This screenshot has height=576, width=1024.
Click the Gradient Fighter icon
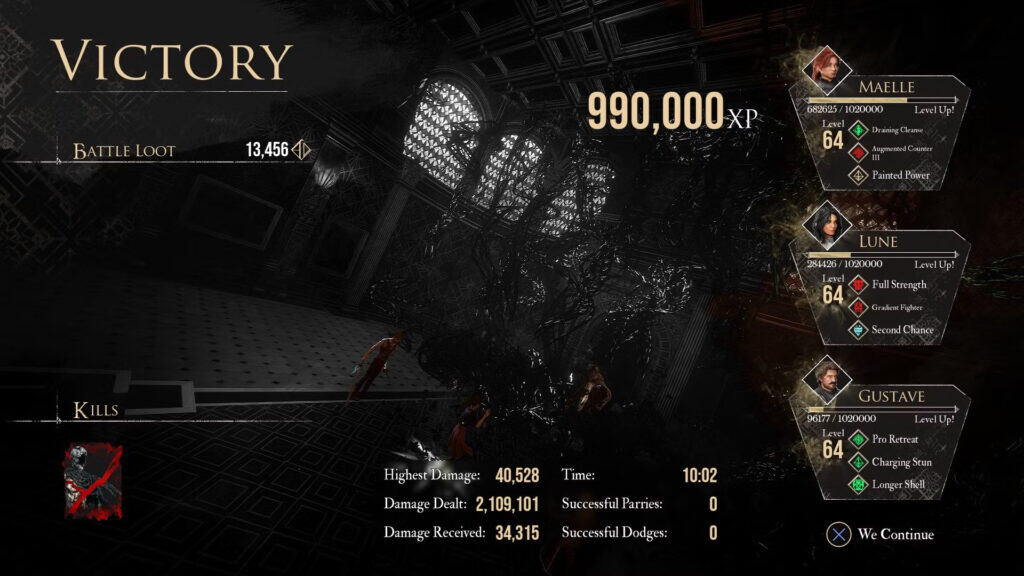pyautogui.click(x=858, y=307)
